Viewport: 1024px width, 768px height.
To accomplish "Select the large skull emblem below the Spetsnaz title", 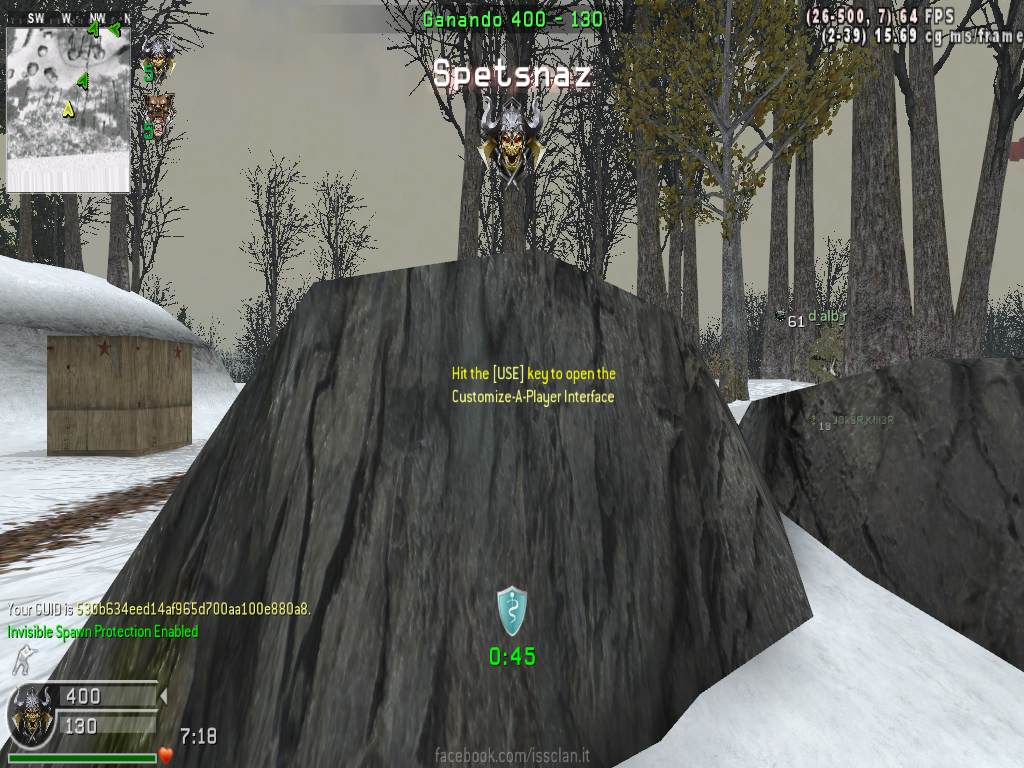I will [512, 141].
